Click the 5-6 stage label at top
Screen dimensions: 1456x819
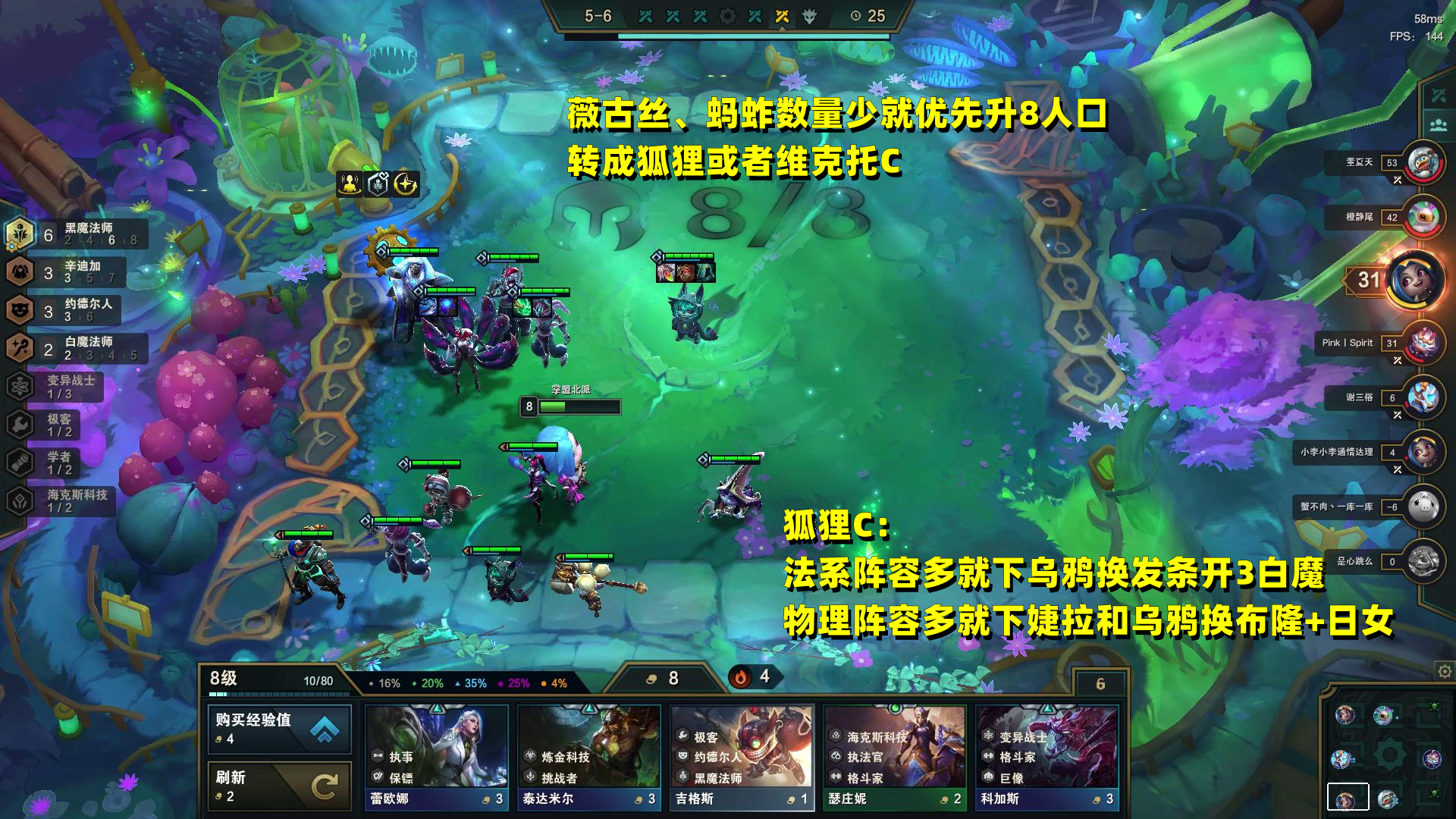click(596, 17)
